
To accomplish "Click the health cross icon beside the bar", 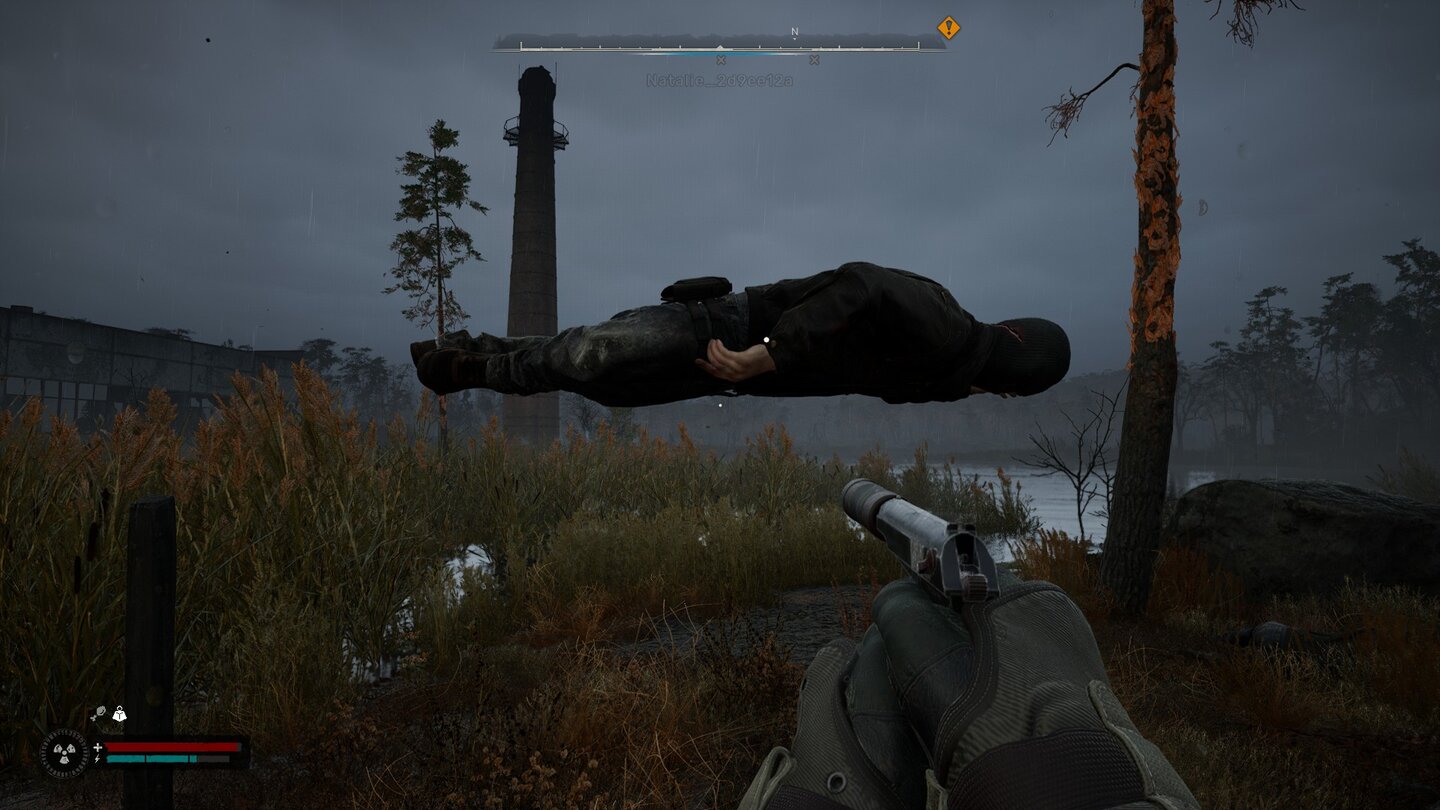I will click(98, 747).
